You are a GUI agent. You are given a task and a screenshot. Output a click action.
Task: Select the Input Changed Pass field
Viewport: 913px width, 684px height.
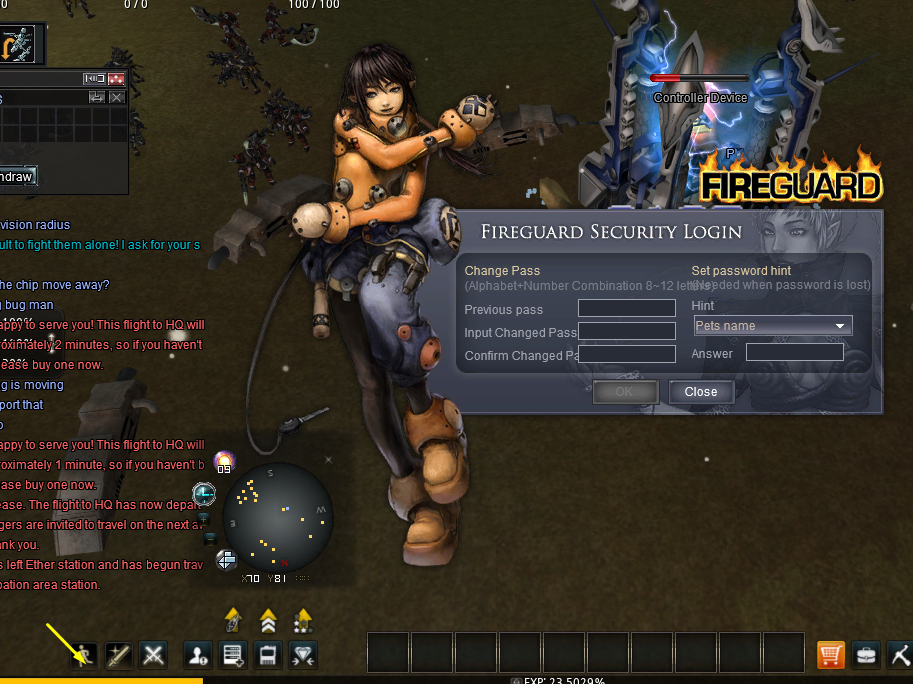click(x=627, y=332)
